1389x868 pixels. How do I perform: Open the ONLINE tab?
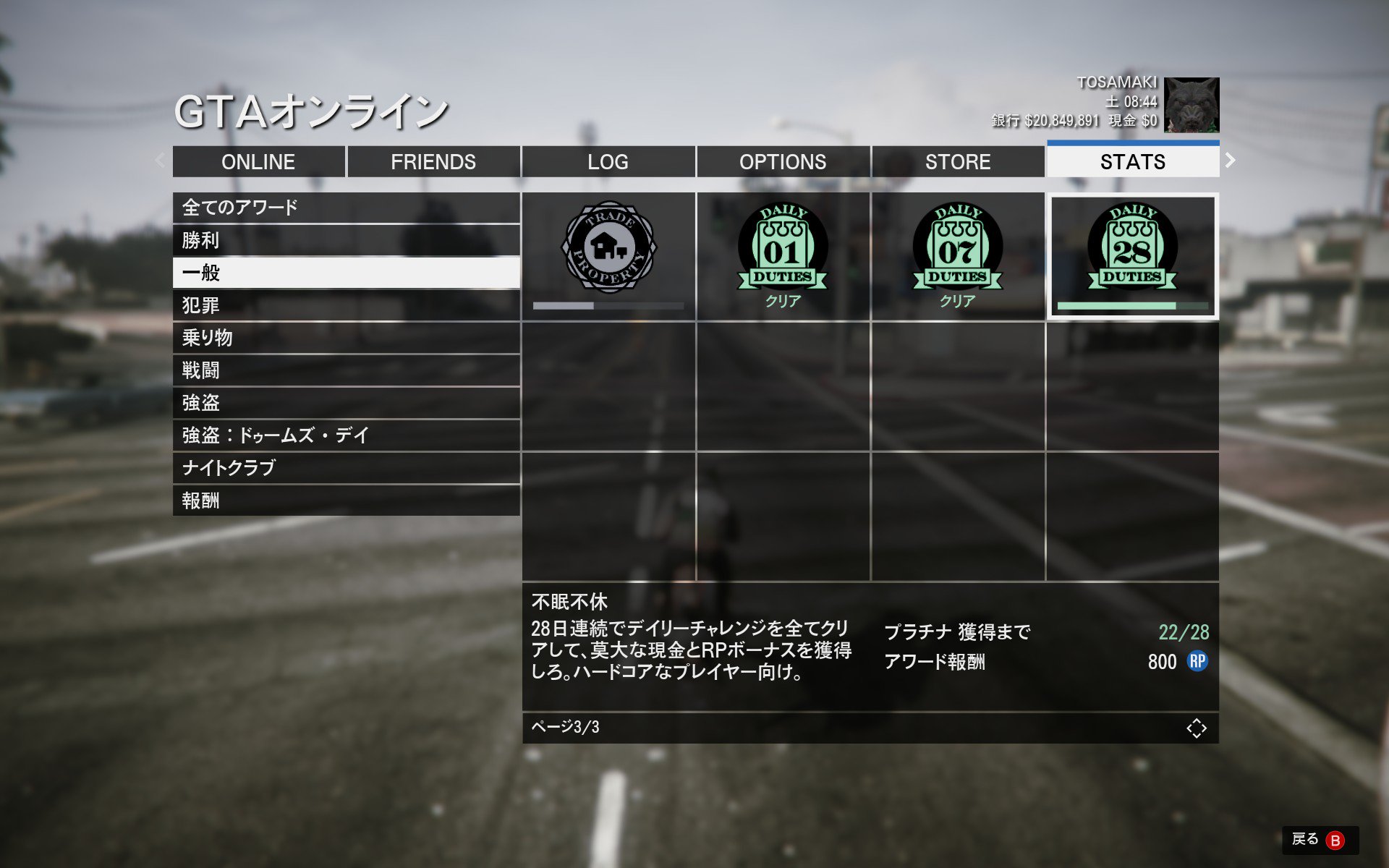pyautogui.click(x=258, y=161)
